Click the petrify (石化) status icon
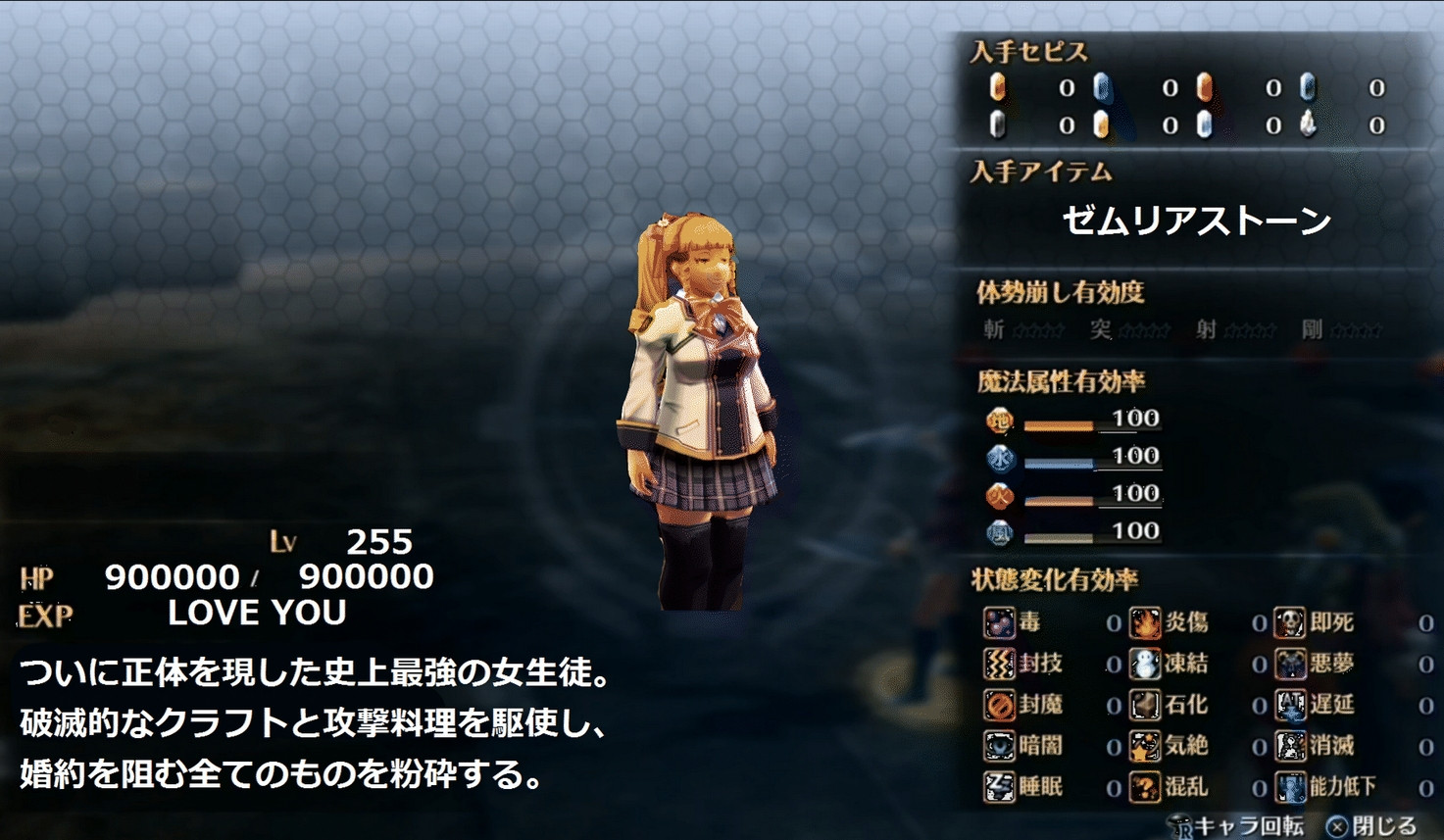Screen dimensions: 1444x840 pyautogui.click(x=1144, y=705)
